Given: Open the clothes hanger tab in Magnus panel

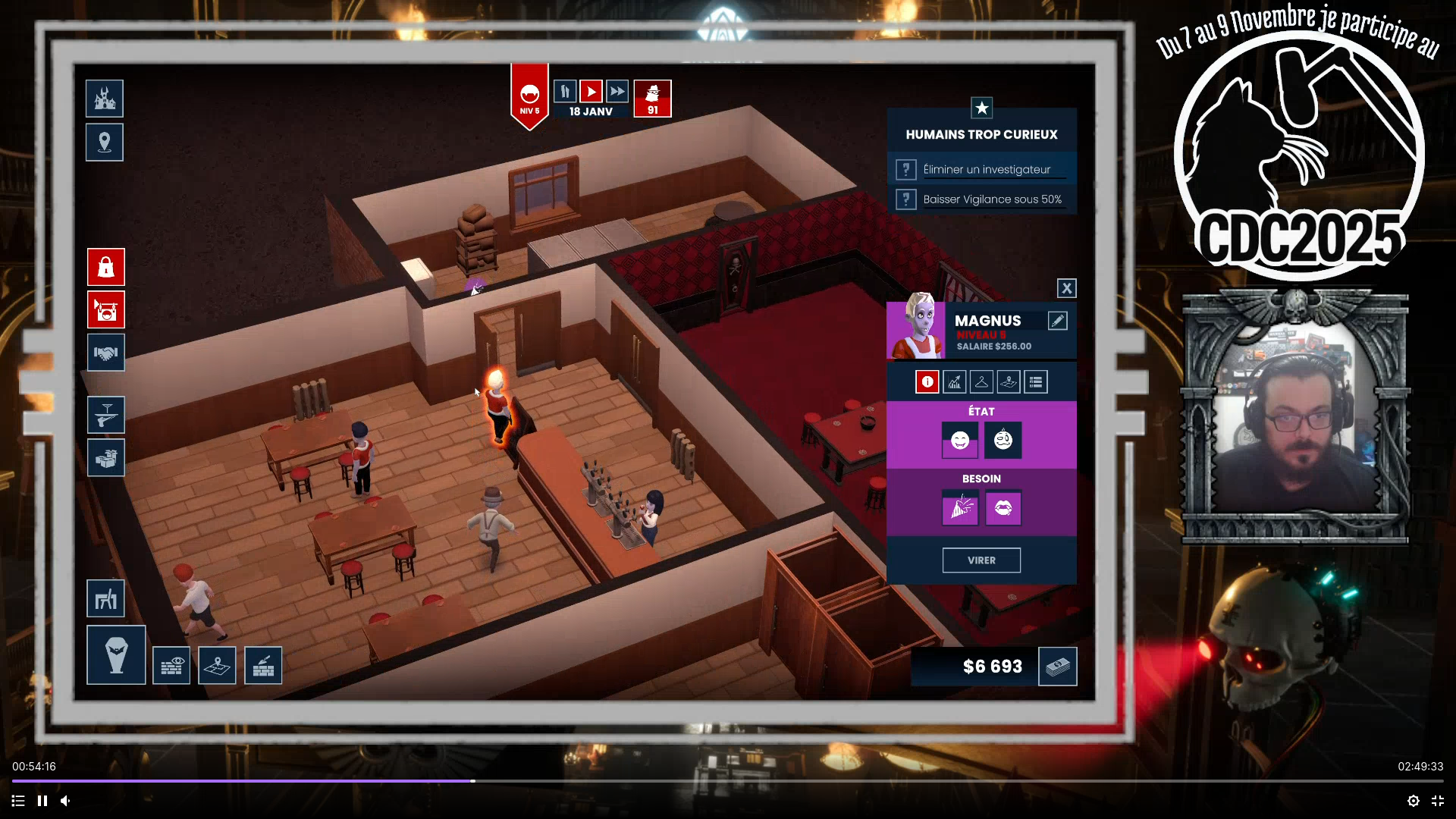Looking at the screenshot, I should (x=981, y=381).
